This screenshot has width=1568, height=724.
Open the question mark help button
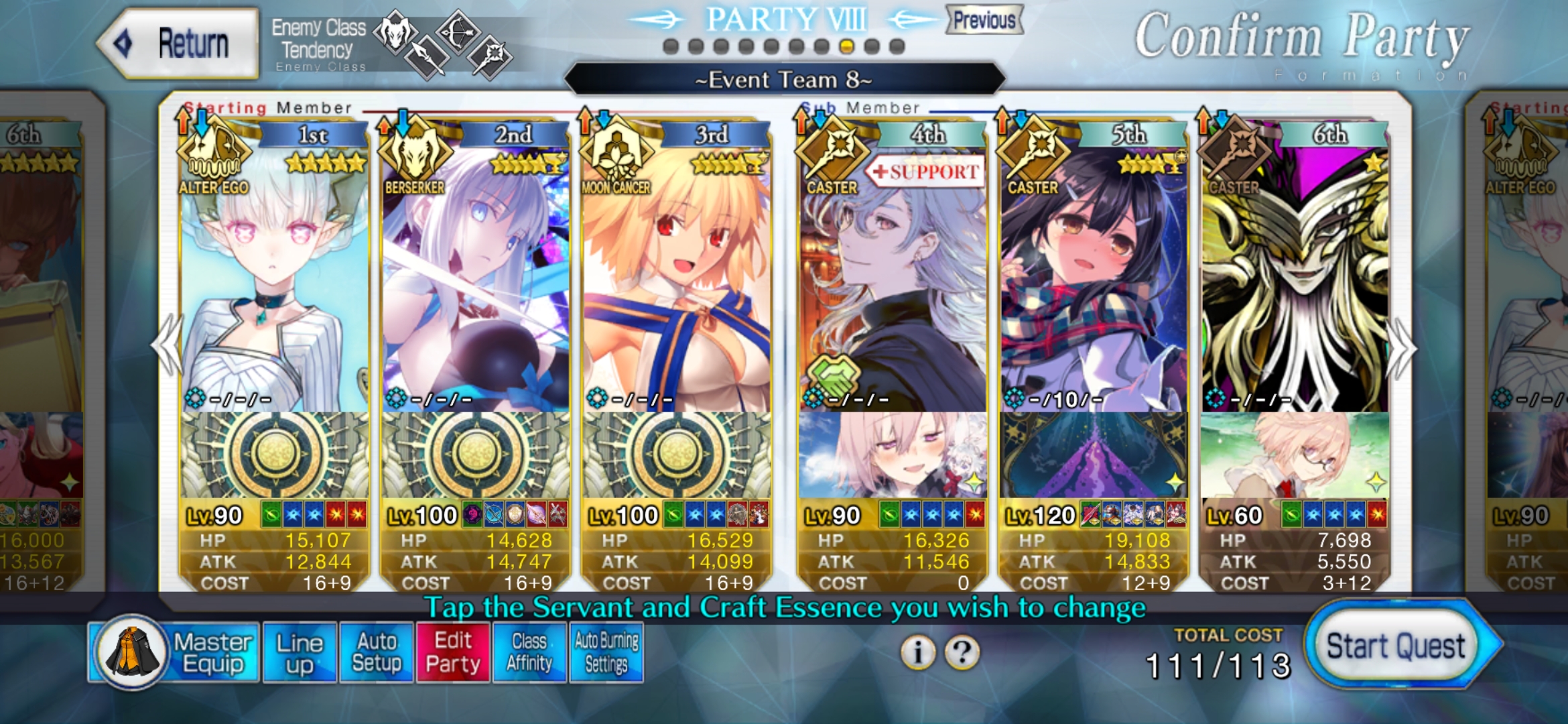(x=962, y=652)
